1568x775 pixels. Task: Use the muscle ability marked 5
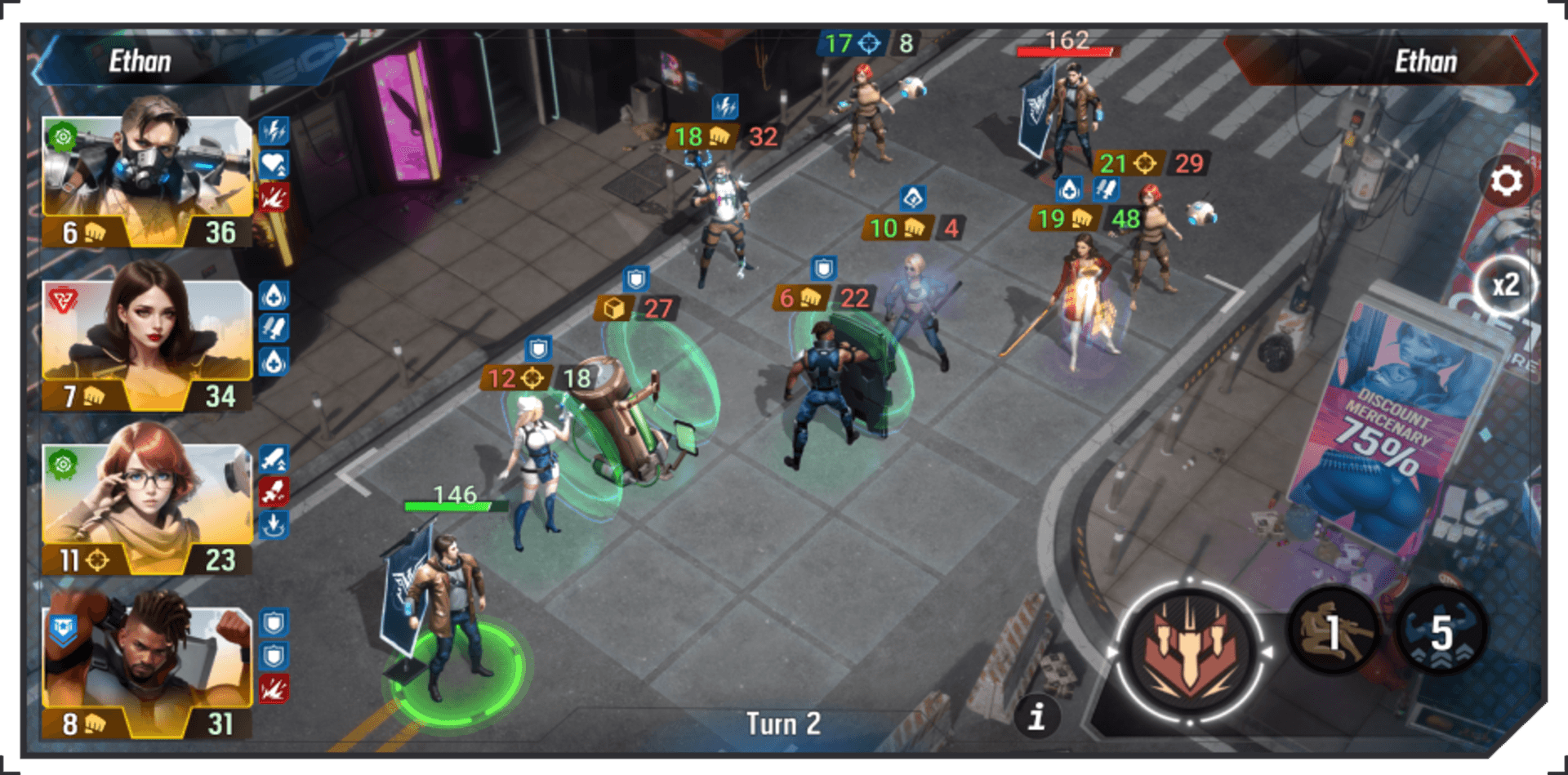point(1441,631)
